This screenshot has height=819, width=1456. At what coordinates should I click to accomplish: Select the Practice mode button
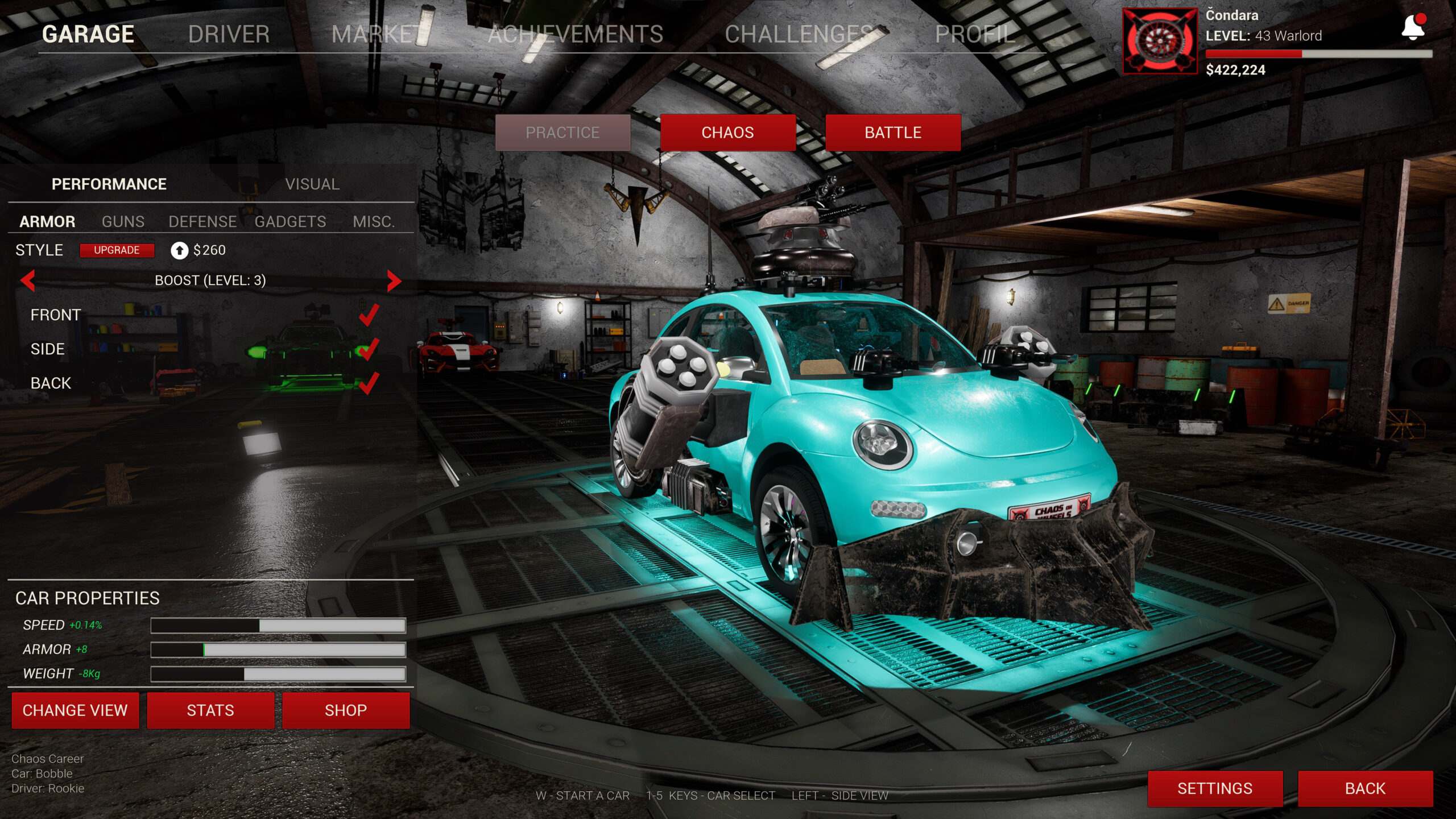point(562,133)
